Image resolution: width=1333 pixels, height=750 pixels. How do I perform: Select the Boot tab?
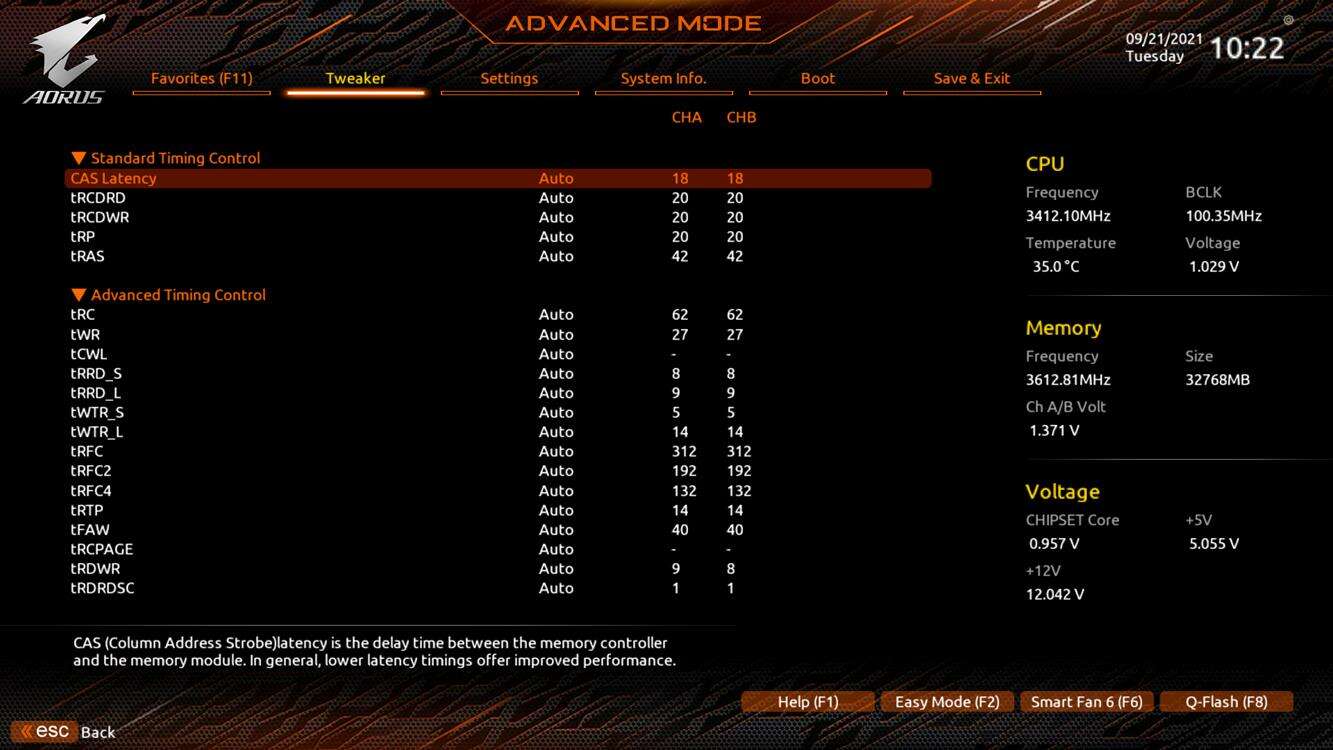point(817,78)
